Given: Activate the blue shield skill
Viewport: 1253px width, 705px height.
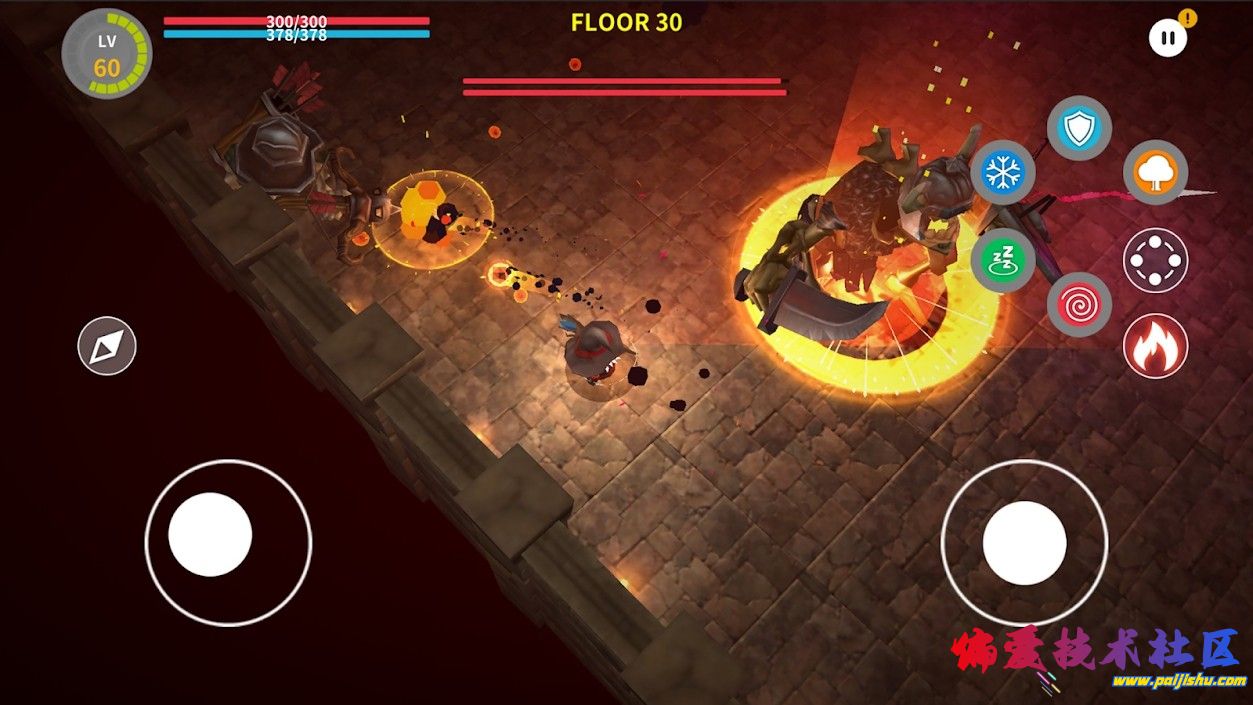Looking at the screenshot, I should [x=1079, y=128].
